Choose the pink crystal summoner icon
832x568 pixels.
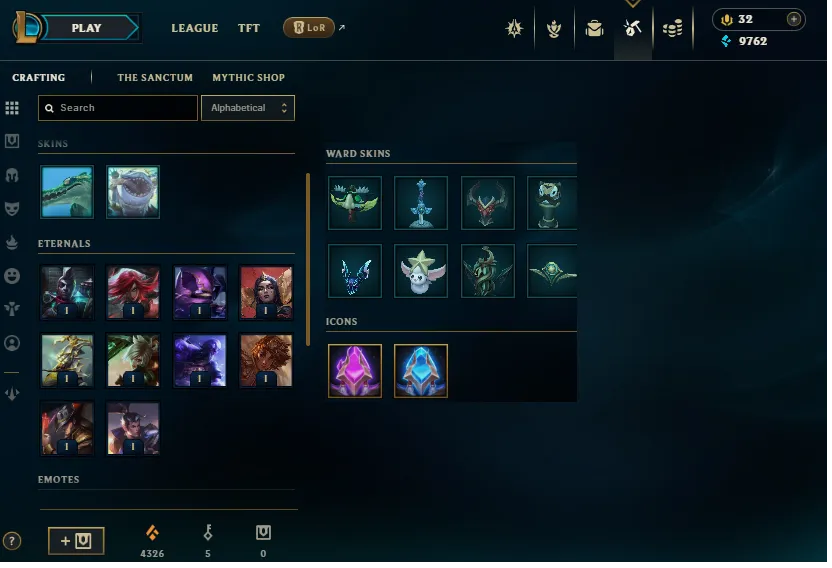(x=355, y=371)
